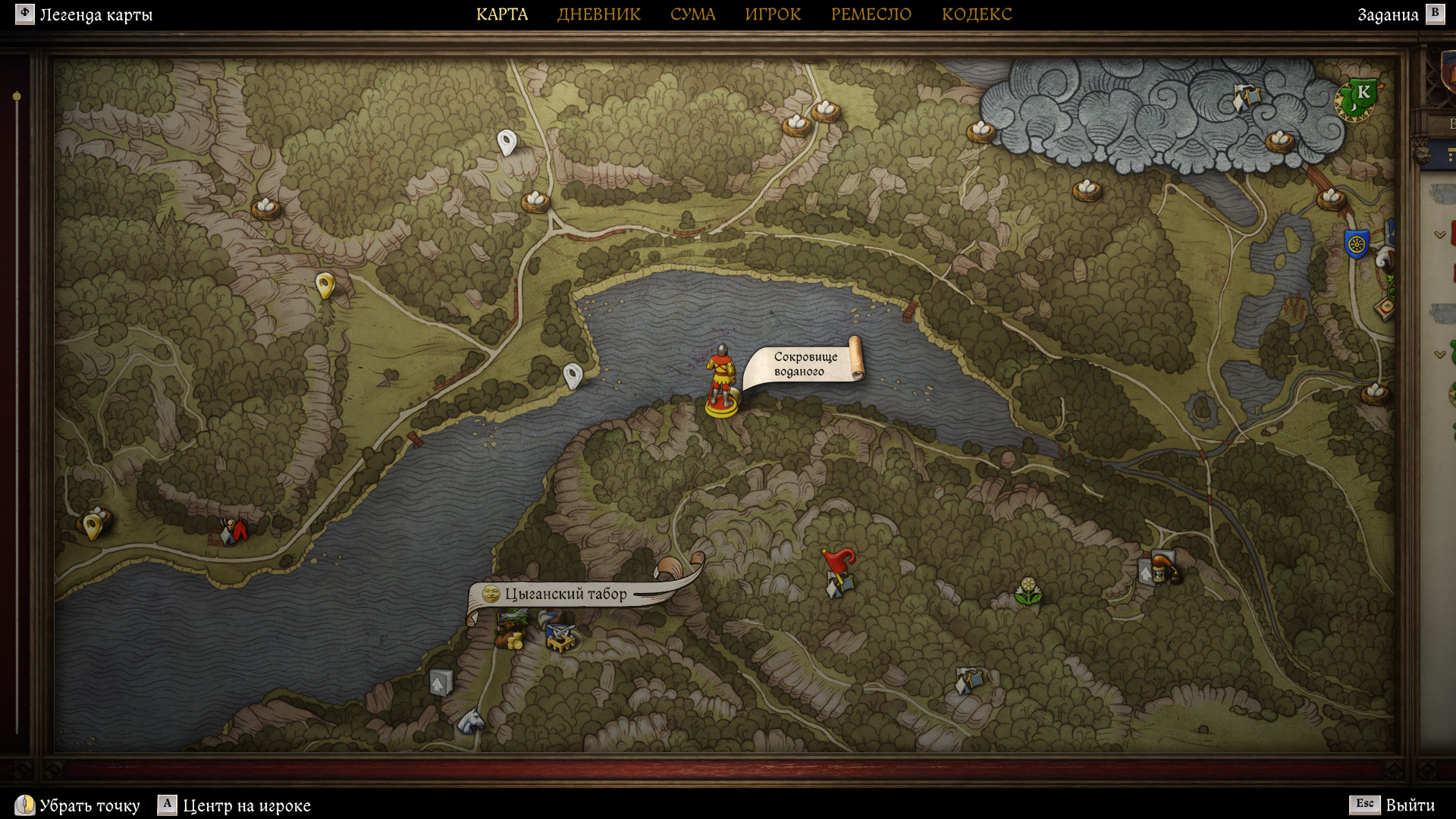This screenshot has height=819, width=1456.
Task: Select the red flag camp marker
Action: click(839, 571)
